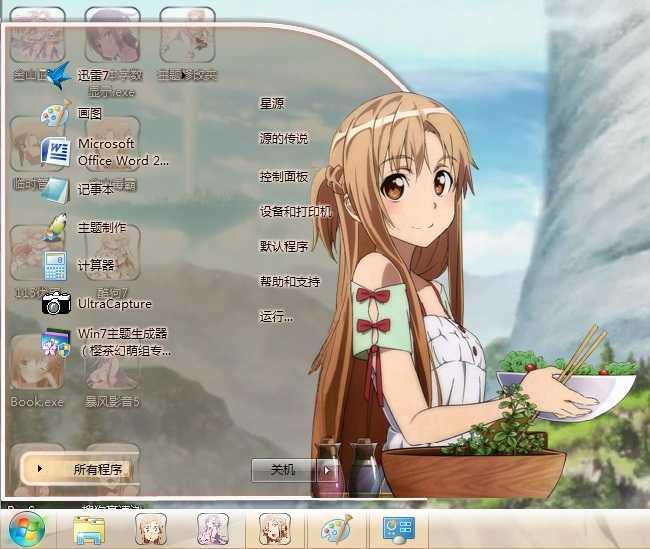The image size is (650, 549).
Task: Open the 星源 user folder link
Action: coord(272,103)
